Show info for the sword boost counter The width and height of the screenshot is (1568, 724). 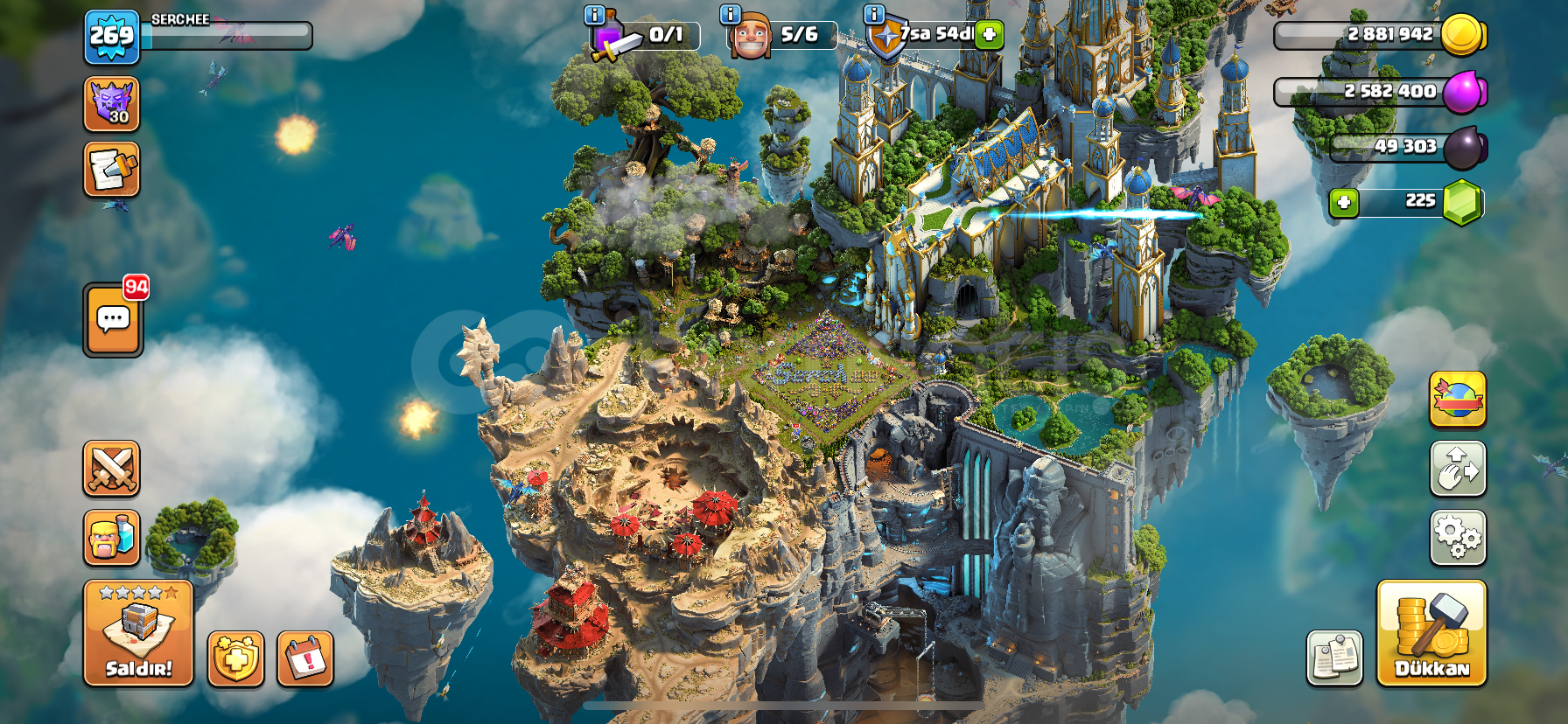(x=594, y=14)
